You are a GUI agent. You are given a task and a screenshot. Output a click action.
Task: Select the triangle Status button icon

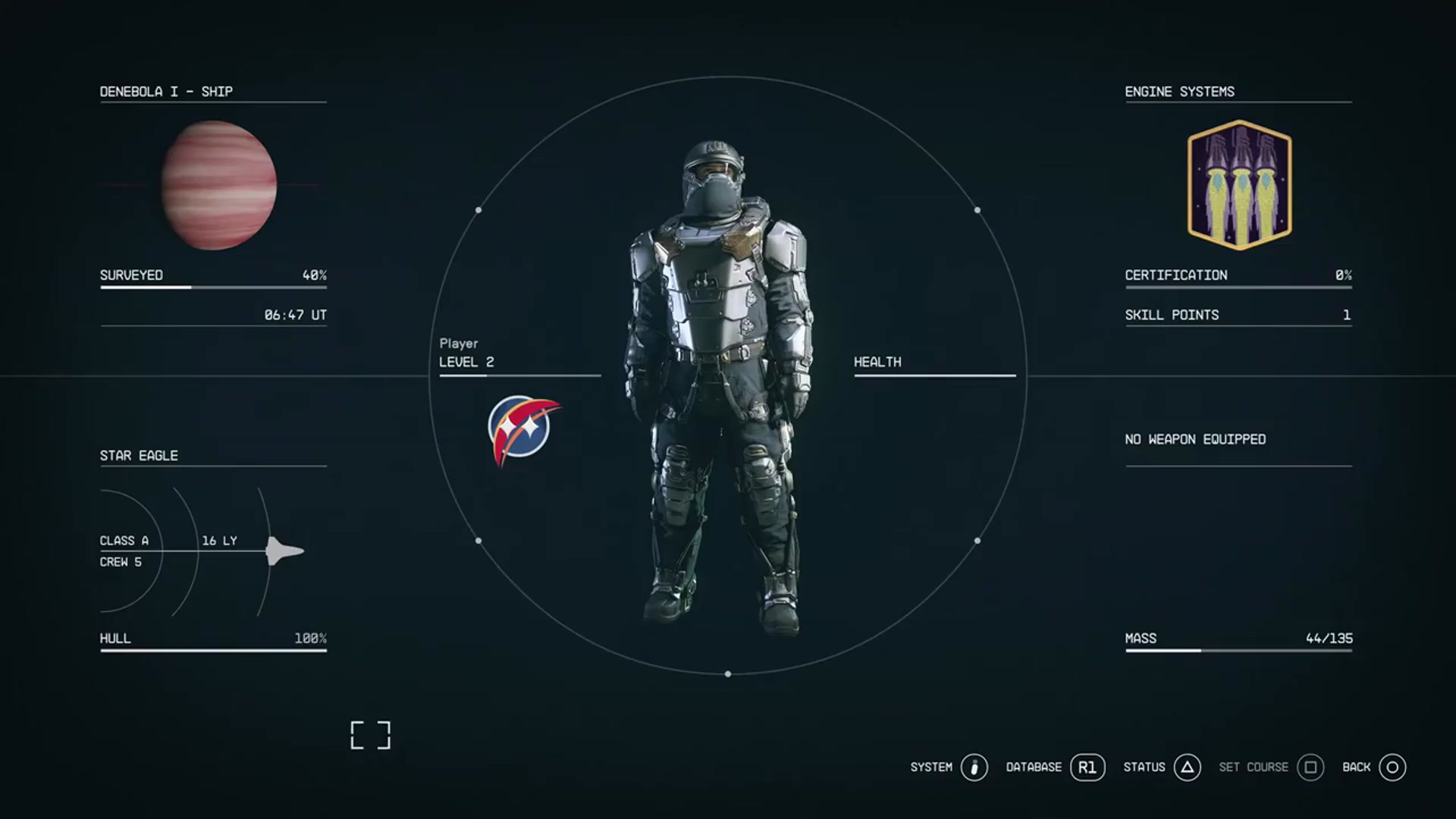[1187, 767]
